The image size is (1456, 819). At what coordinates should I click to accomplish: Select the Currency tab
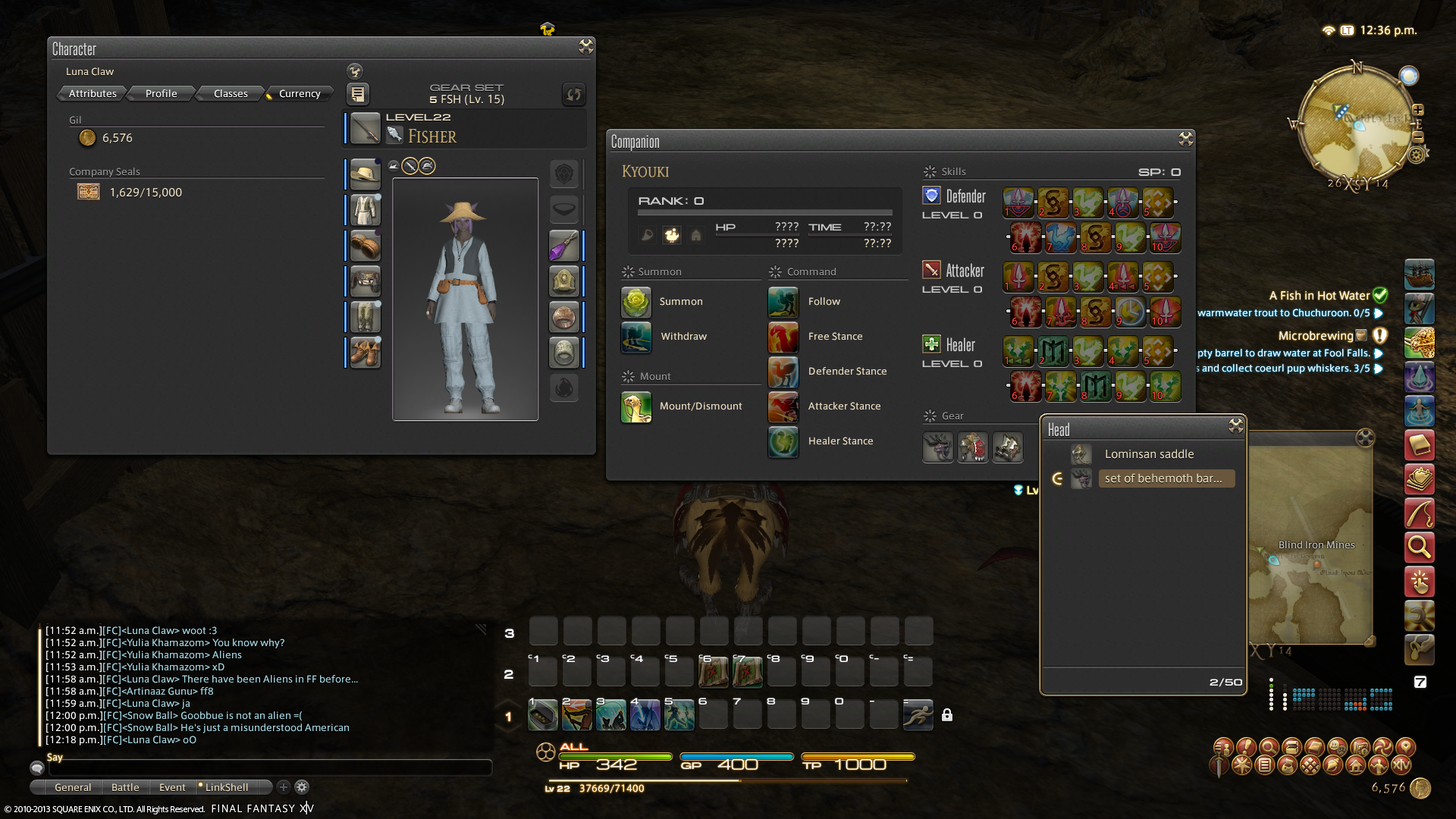(300, 93)
